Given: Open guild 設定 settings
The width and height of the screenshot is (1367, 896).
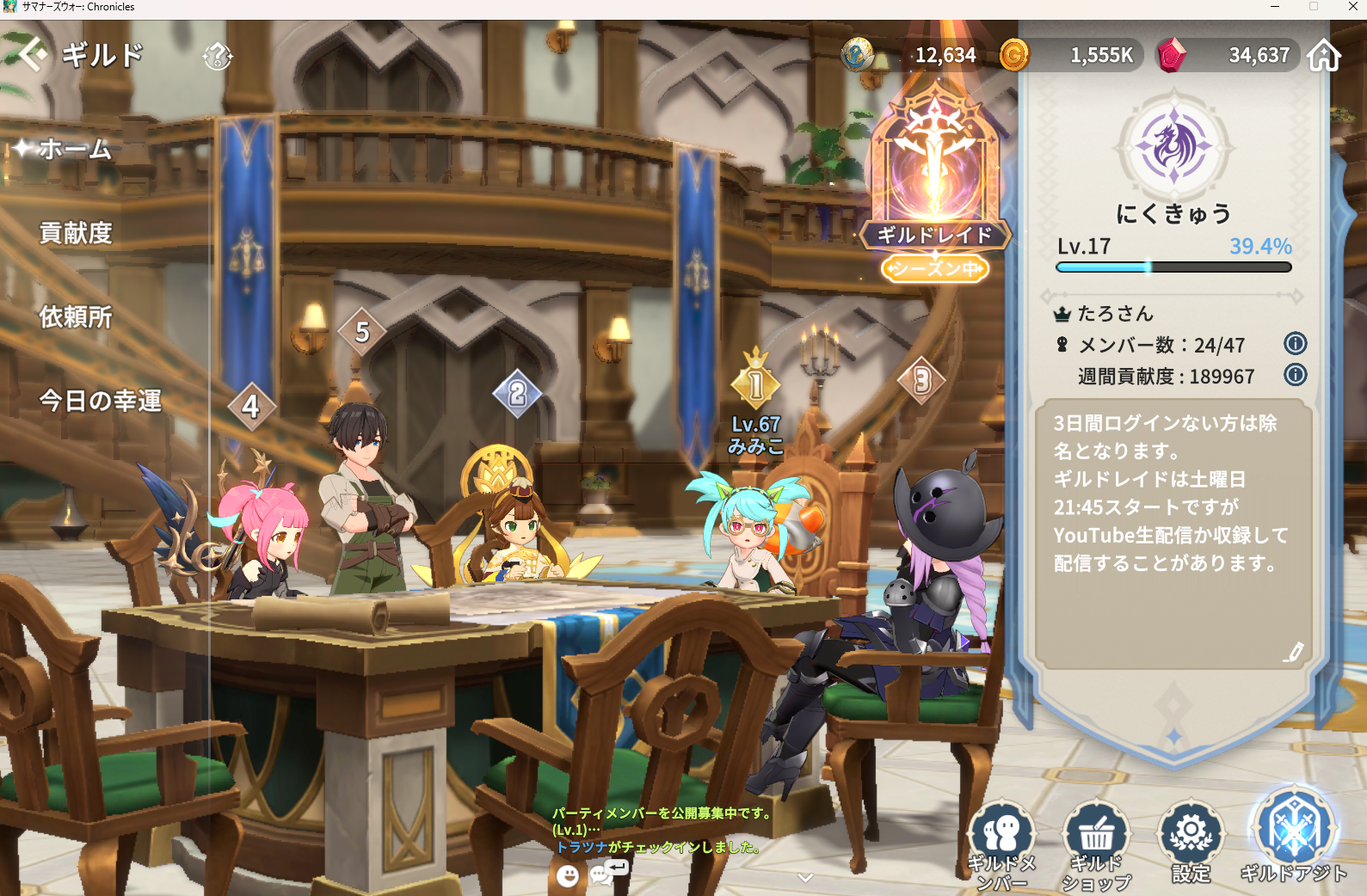Looking at the screenshot, I should click(1192, 843).
